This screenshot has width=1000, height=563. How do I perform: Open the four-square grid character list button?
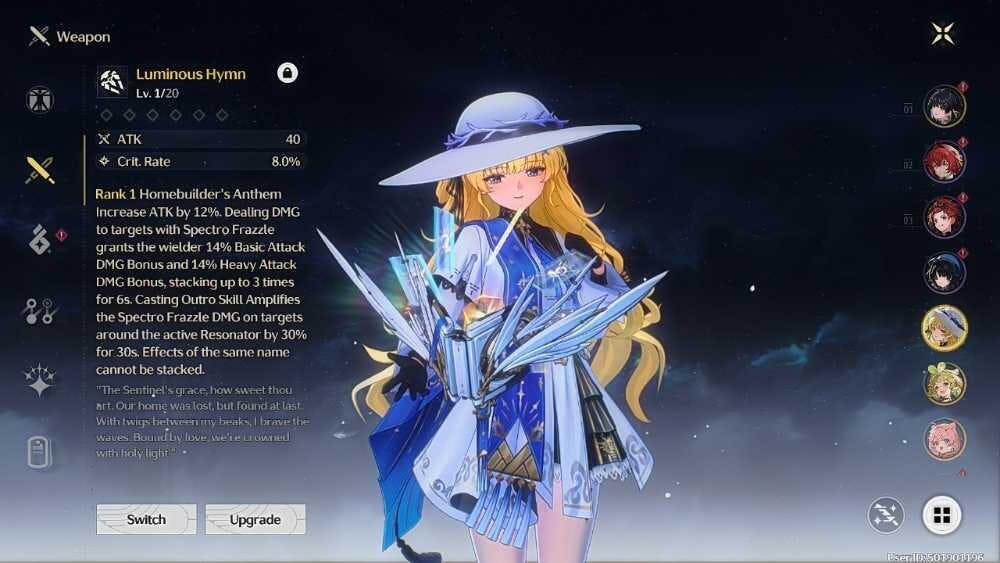(x=941, y=515)
